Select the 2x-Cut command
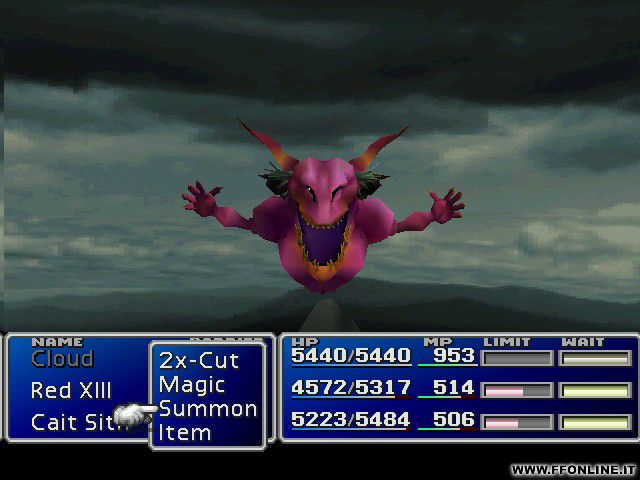The image size is (640, 480). tap(199, 360)
